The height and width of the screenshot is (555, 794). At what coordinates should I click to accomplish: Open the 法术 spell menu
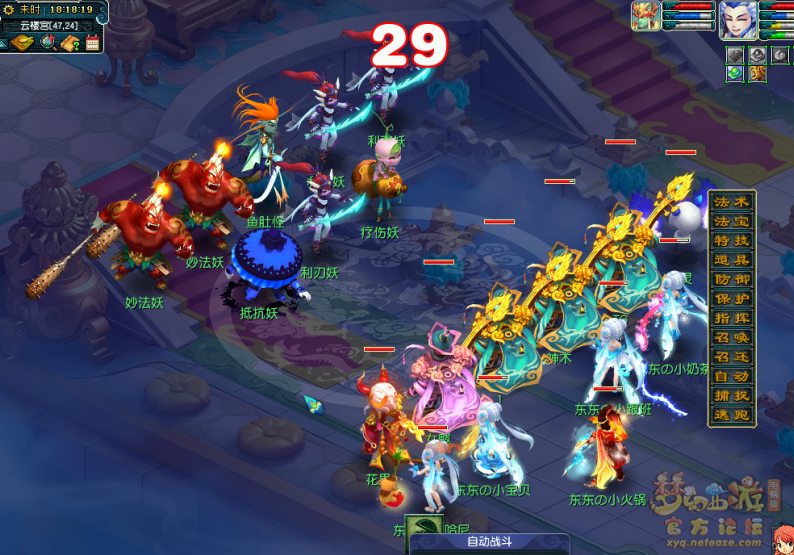[731, 202]
